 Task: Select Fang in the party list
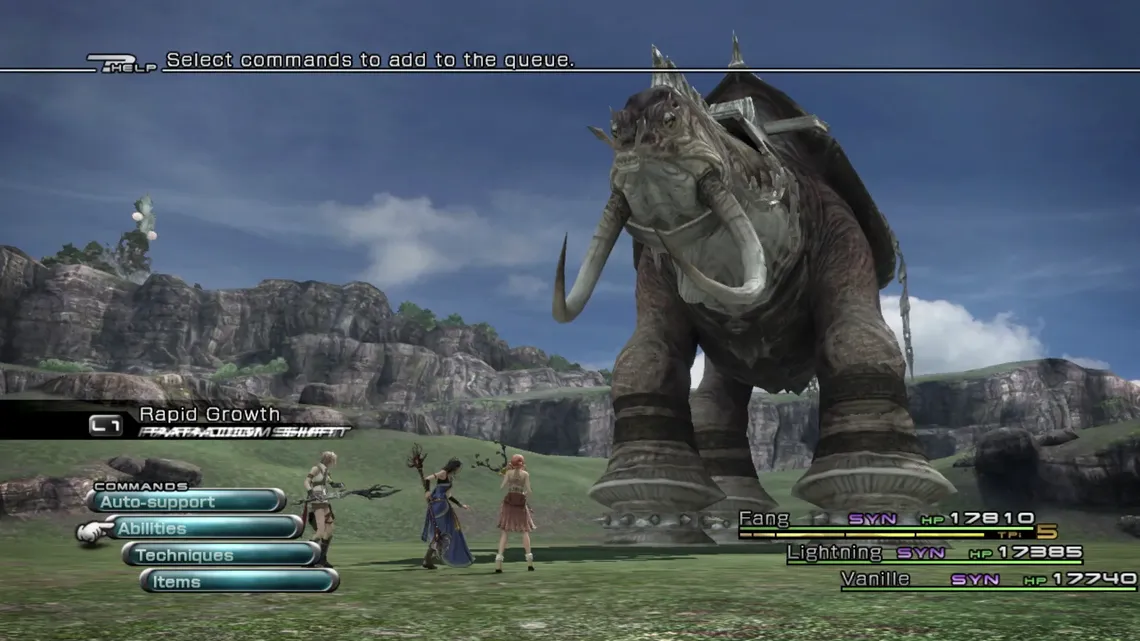(x=765, y=518)
